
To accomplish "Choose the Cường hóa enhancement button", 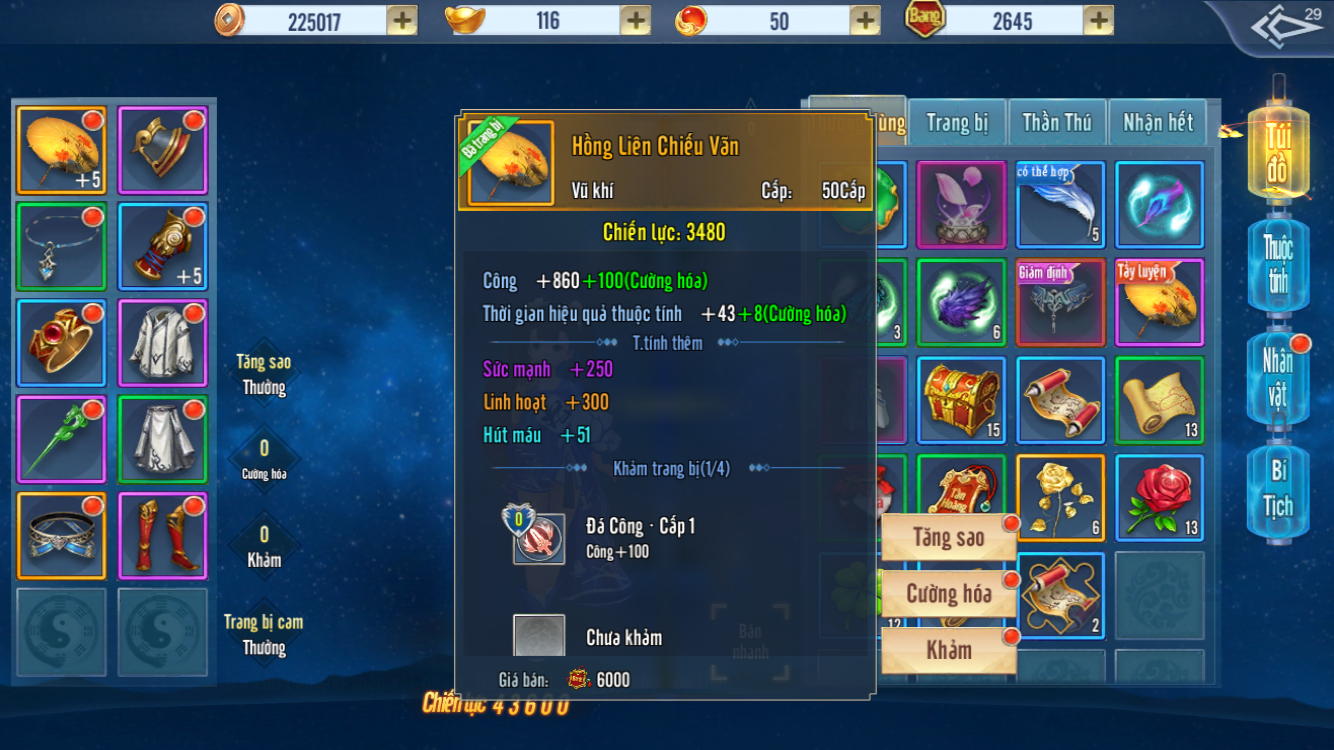I will [x=948, y=594].
